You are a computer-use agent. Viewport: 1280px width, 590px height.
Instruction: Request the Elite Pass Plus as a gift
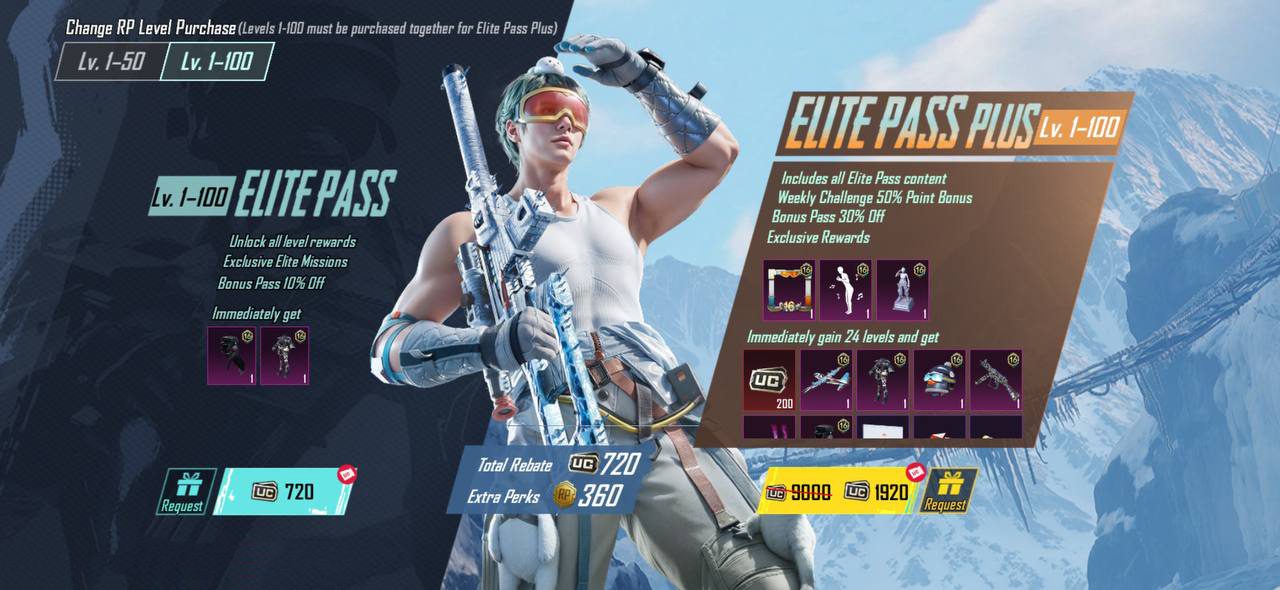tap(946, 491)
